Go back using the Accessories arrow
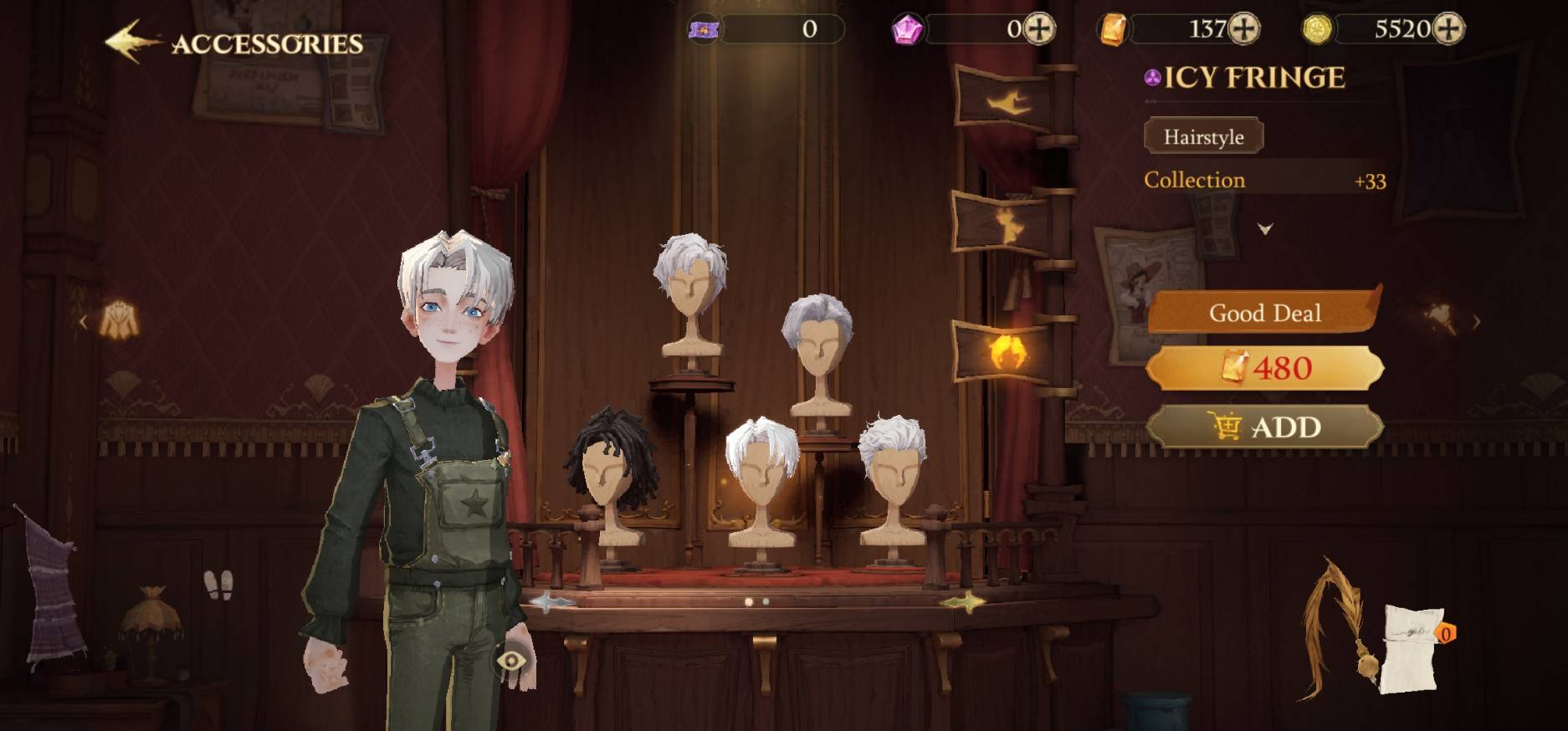Viewport: 1568px width, 731px height. (132, 42)
